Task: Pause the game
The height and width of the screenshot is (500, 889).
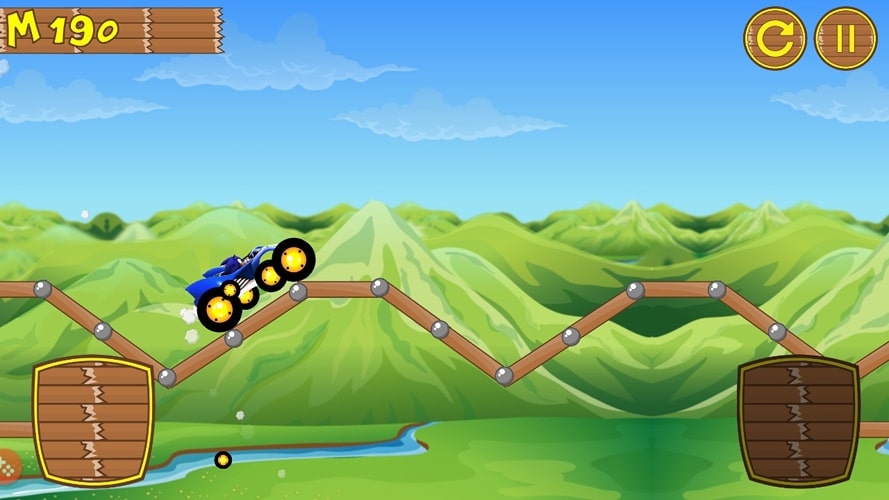Action: click(845, 39)
